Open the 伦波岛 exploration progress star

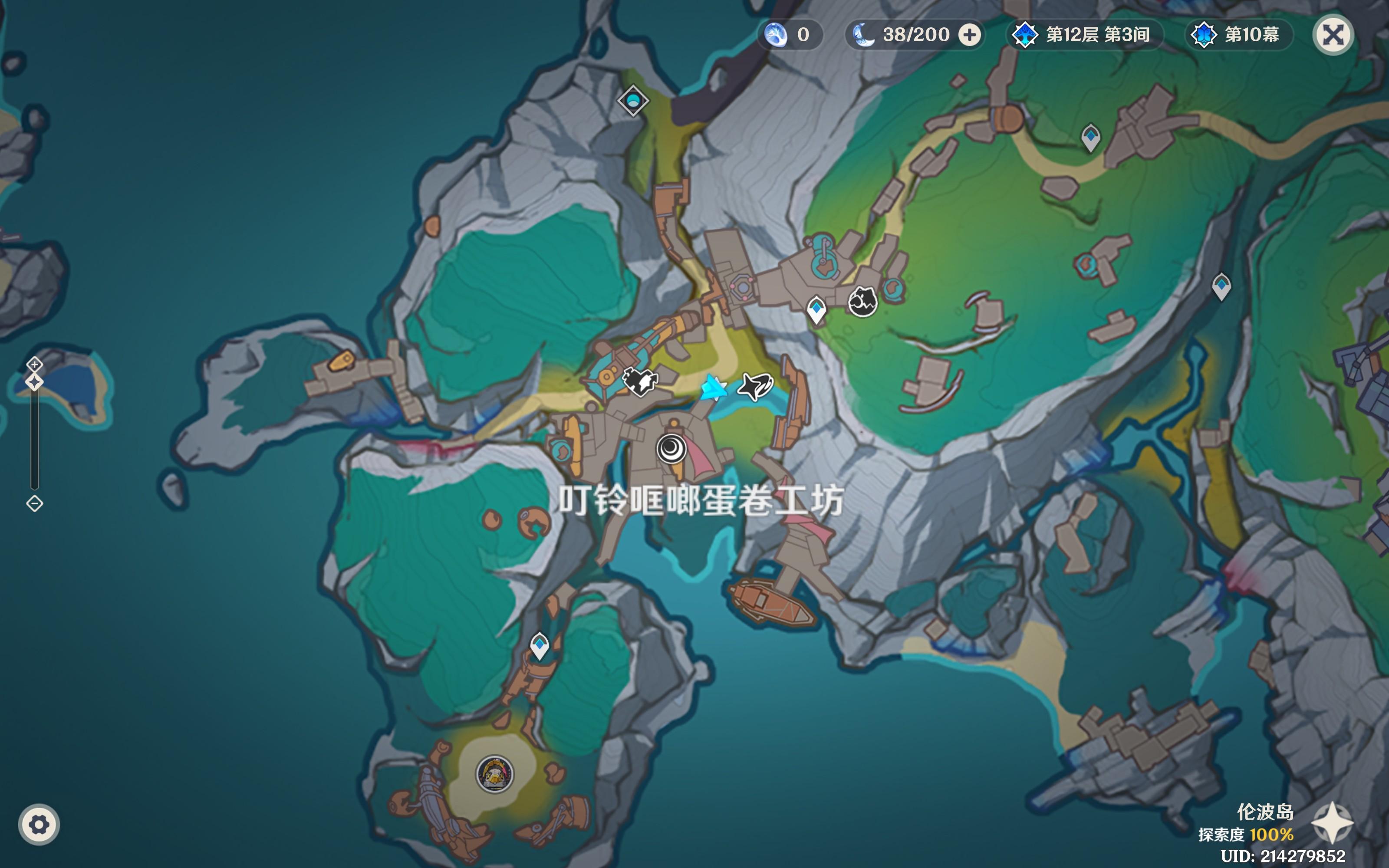[1332, 823]
